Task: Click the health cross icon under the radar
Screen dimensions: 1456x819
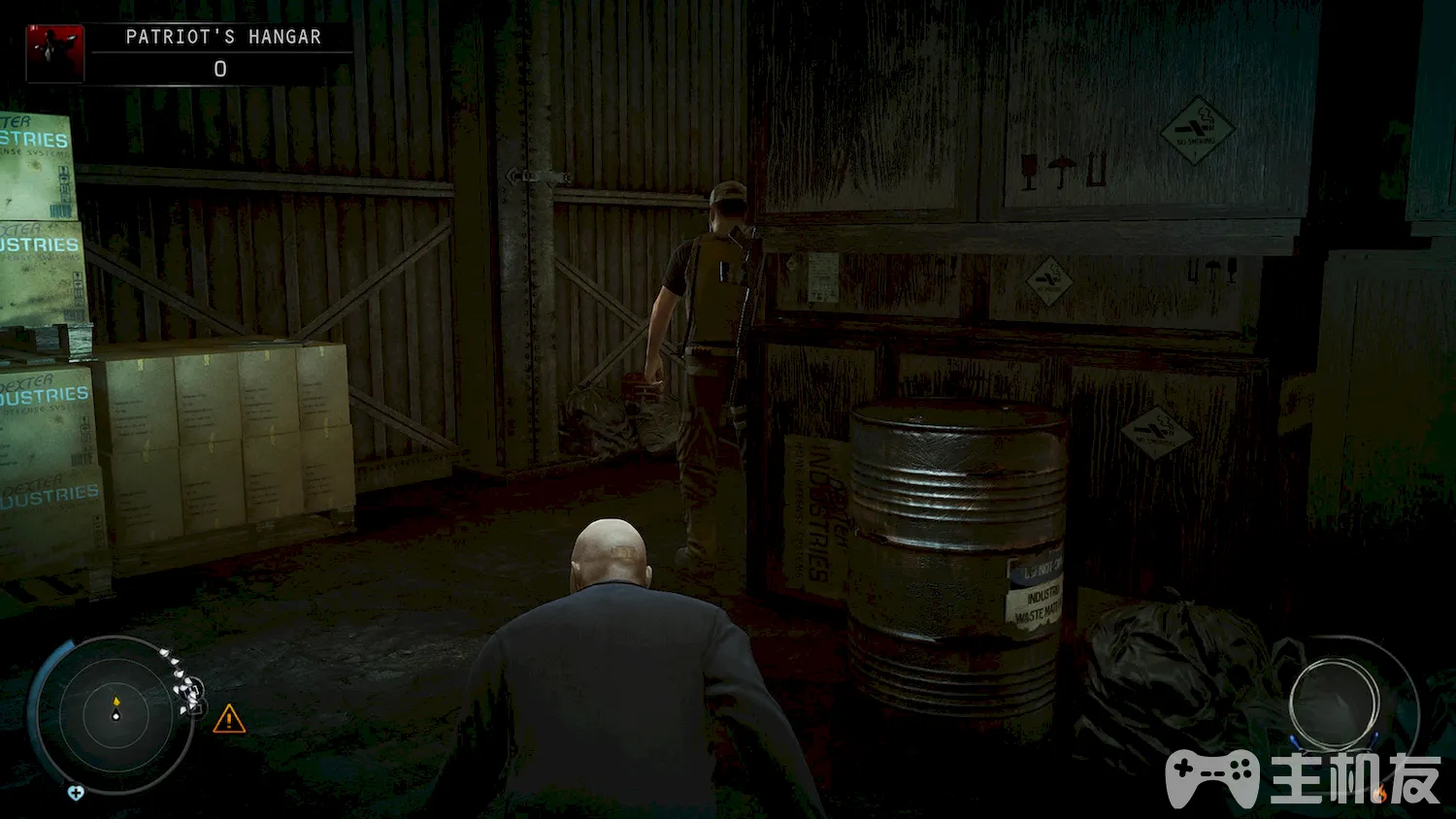Action: pos(76,793)
